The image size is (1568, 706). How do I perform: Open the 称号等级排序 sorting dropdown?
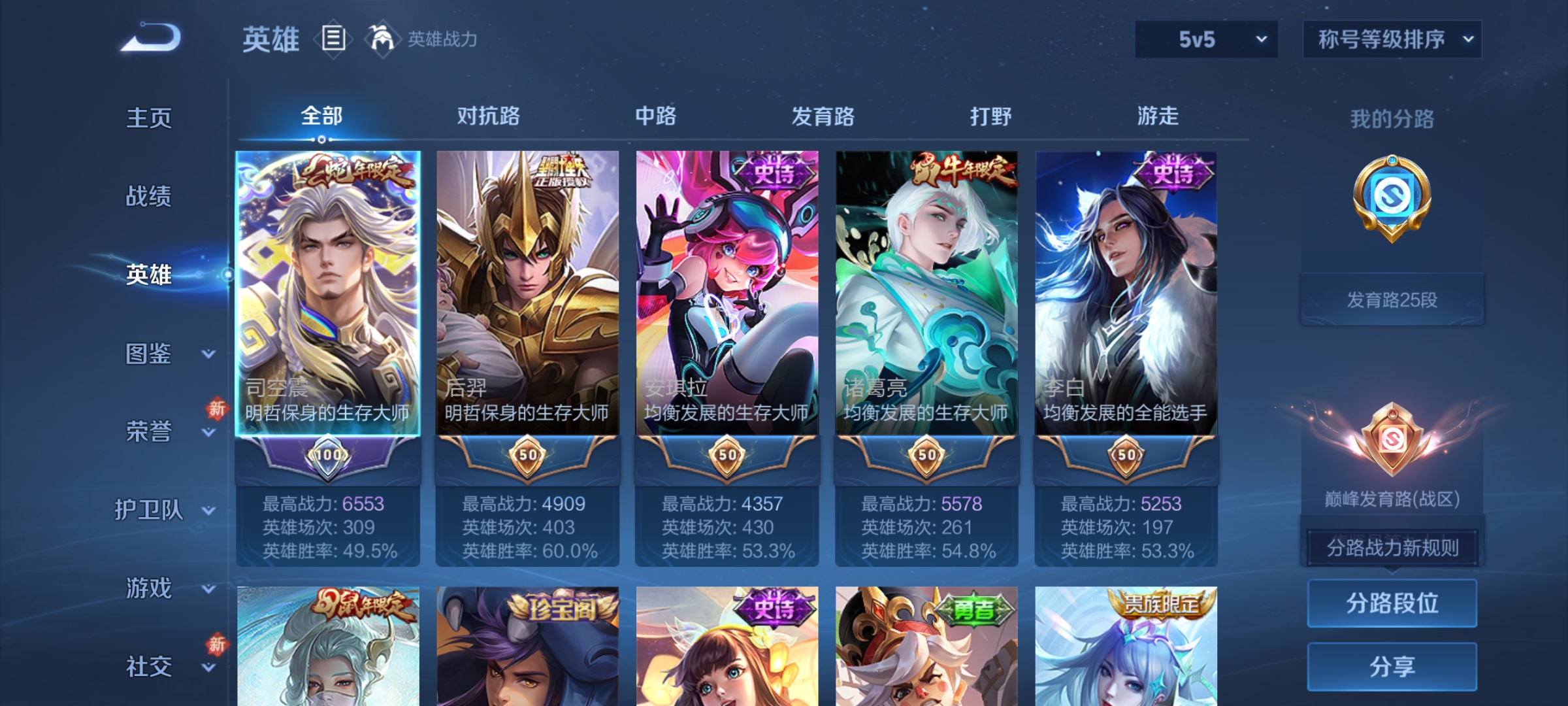[1392, 38]
